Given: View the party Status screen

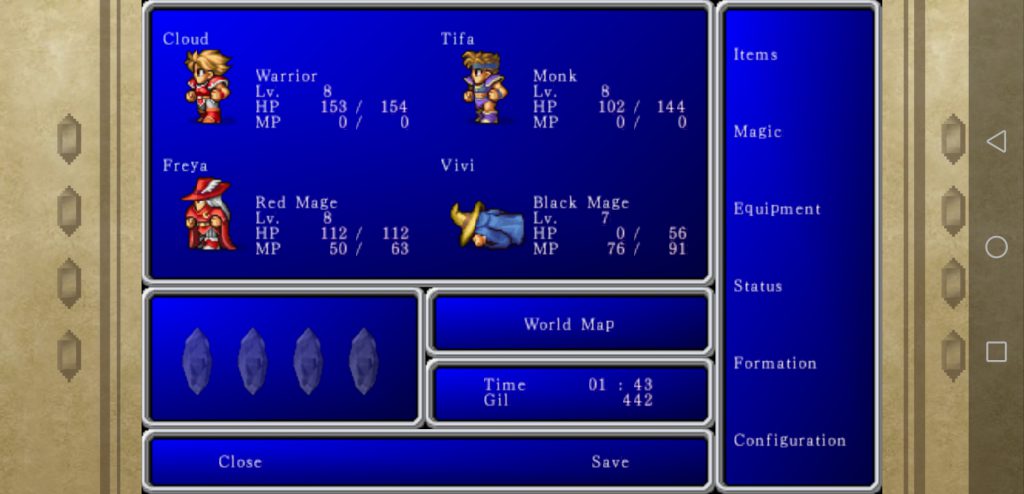Looking at the screenshot, I should 757,286.
